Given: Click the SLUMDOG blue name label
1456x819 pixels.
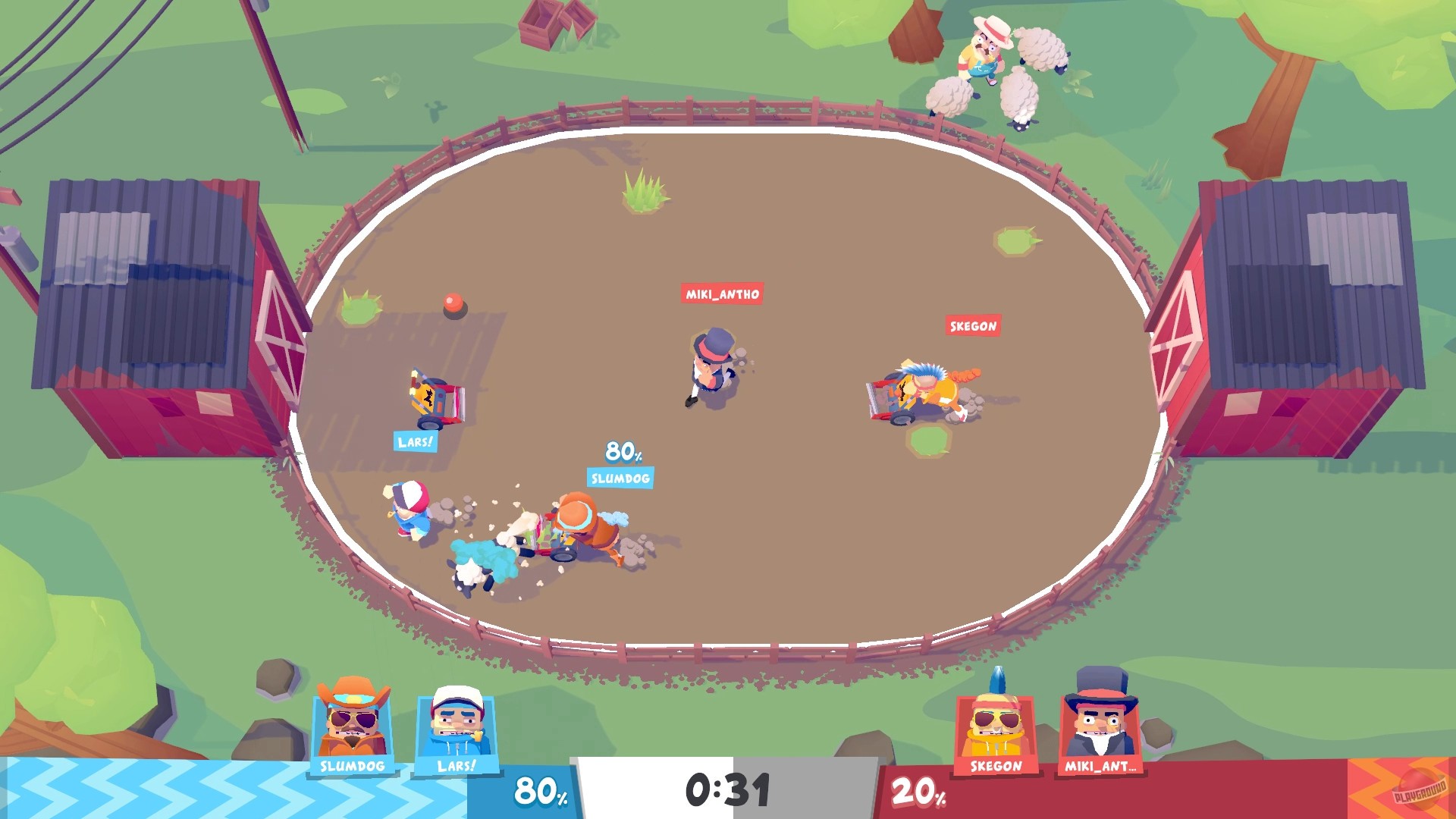Looking at the screenshot, I should tap(620, 479).
